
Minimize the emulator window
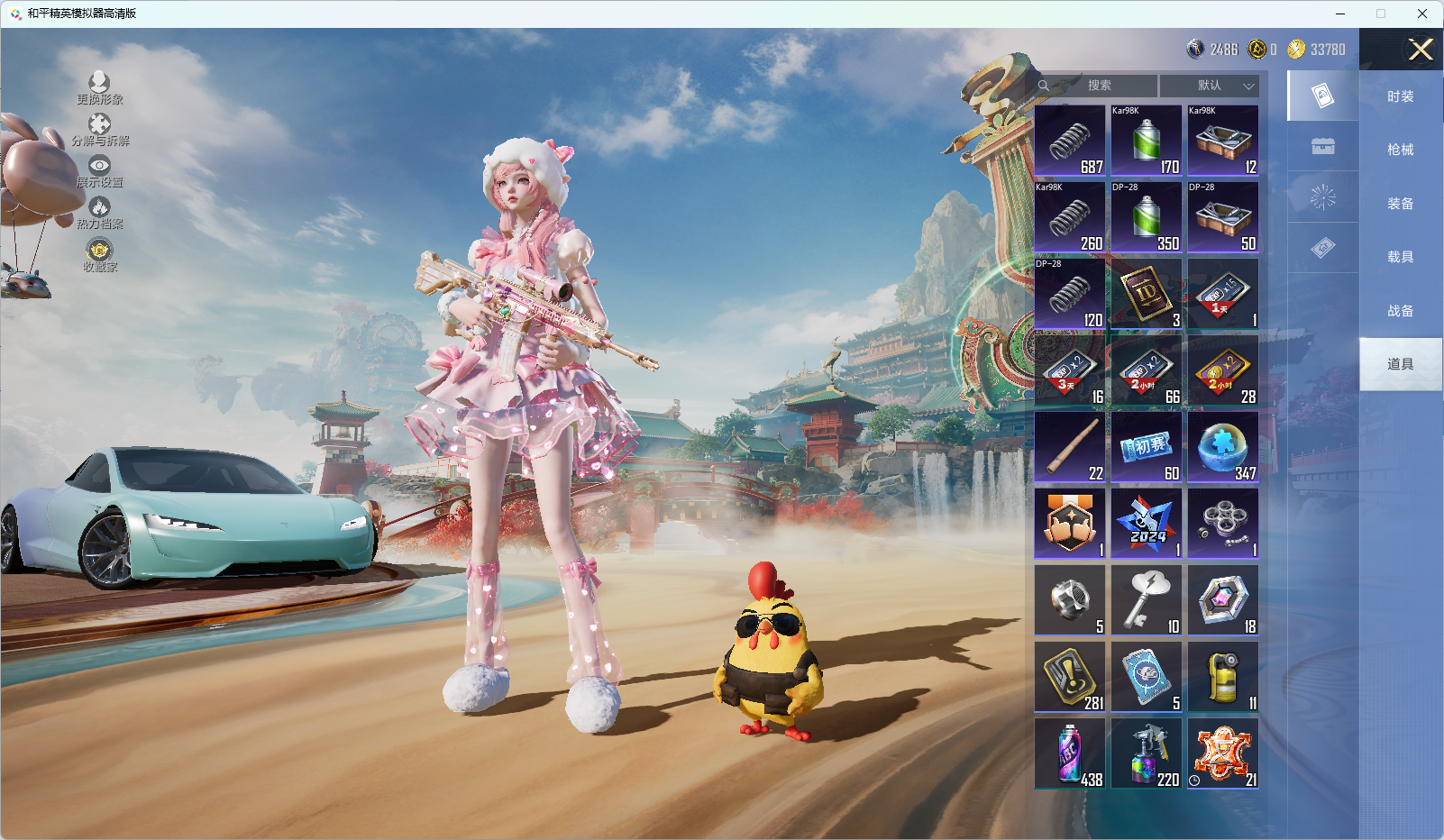[1339, 14]
